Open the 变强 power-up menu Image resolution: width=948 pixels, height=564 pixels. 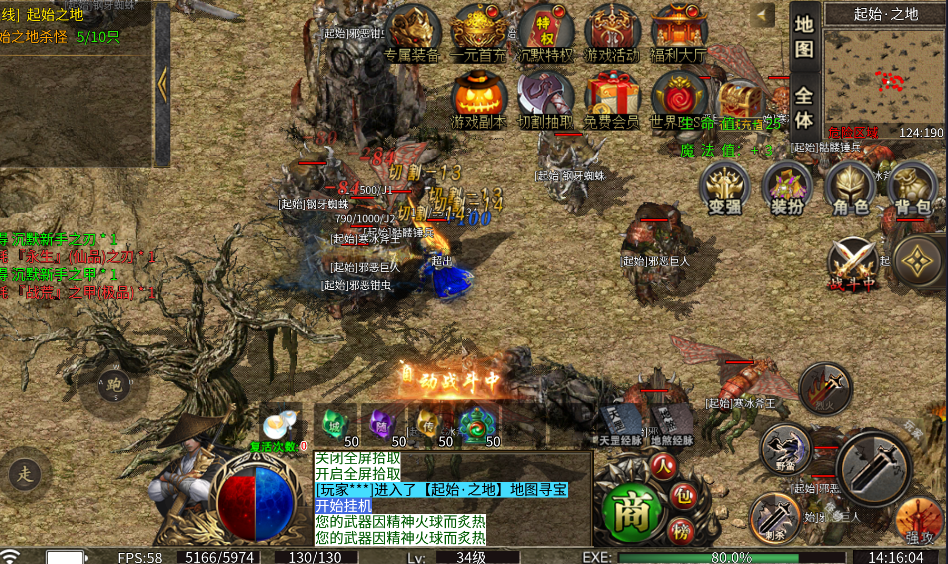(725, 188)
